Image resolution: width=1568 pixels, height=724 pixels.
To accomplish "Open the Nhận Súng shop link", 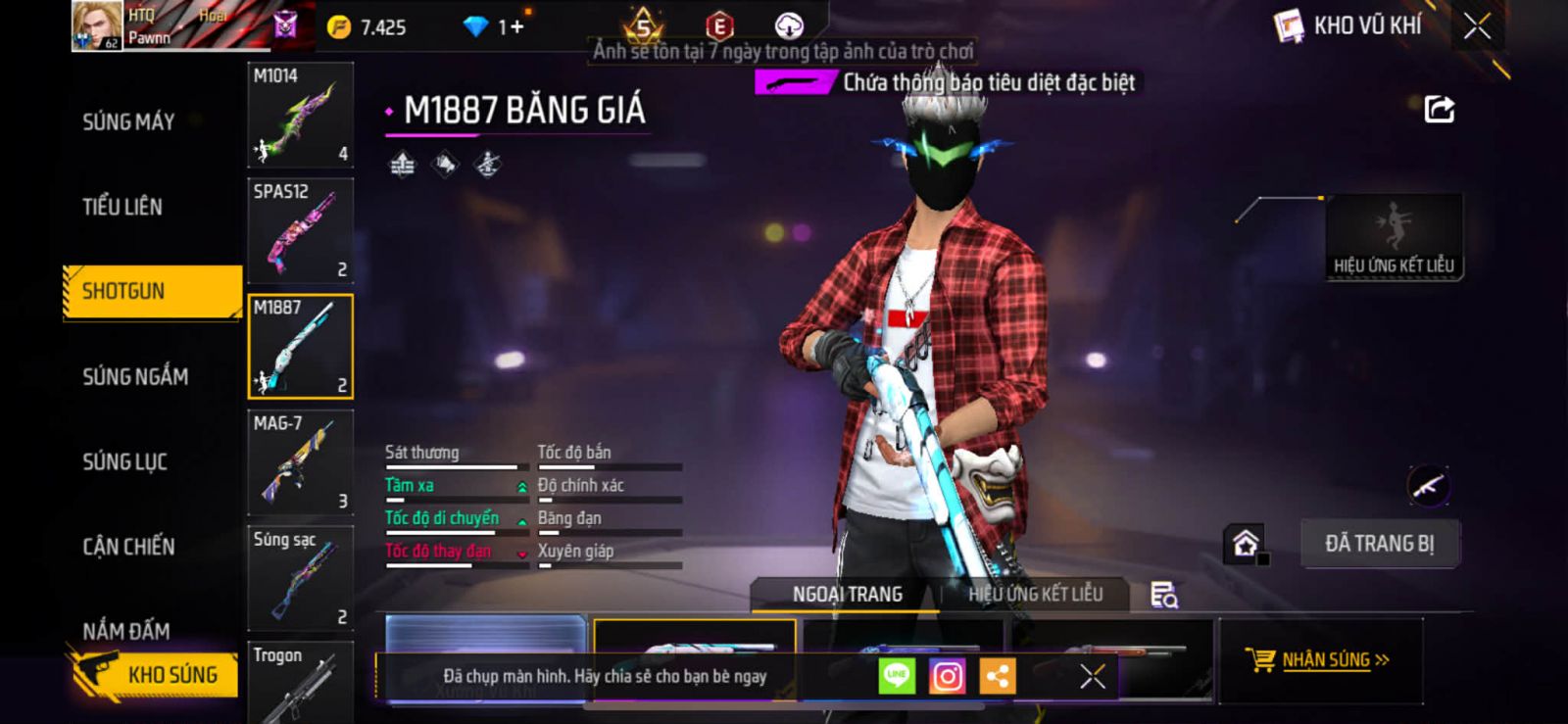I will pyautogui.click(x=1319, y=660).
